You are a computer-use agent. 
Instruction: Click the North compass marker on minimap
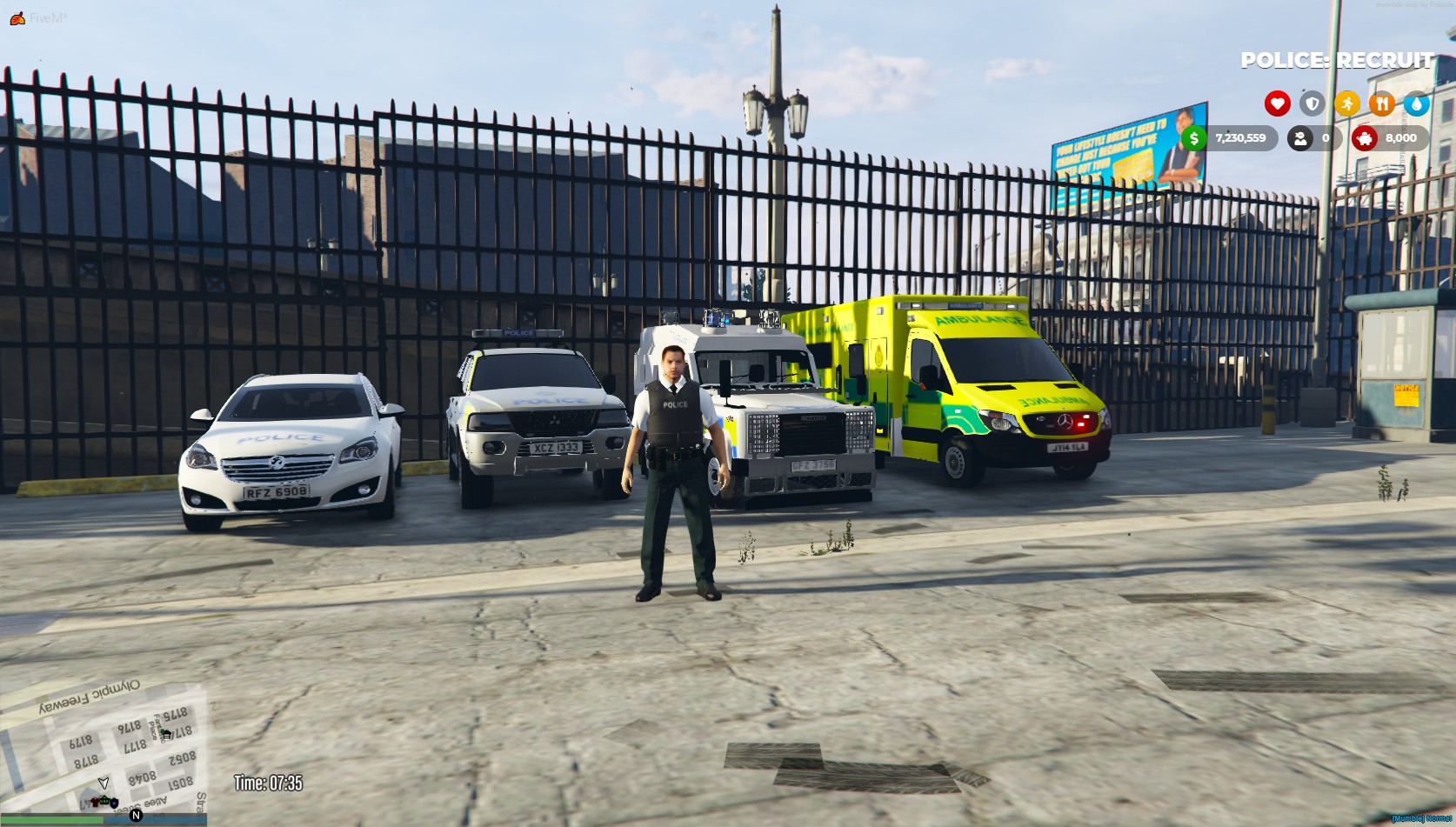click(136, 815)
